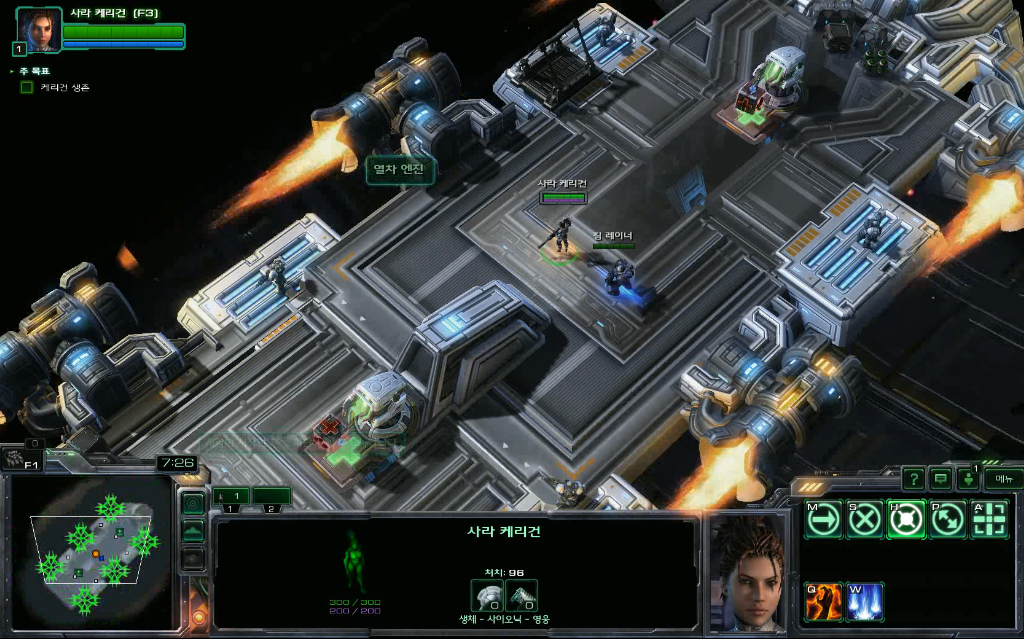Toggle the minimap terrain view button

click(x=193, y=530)
